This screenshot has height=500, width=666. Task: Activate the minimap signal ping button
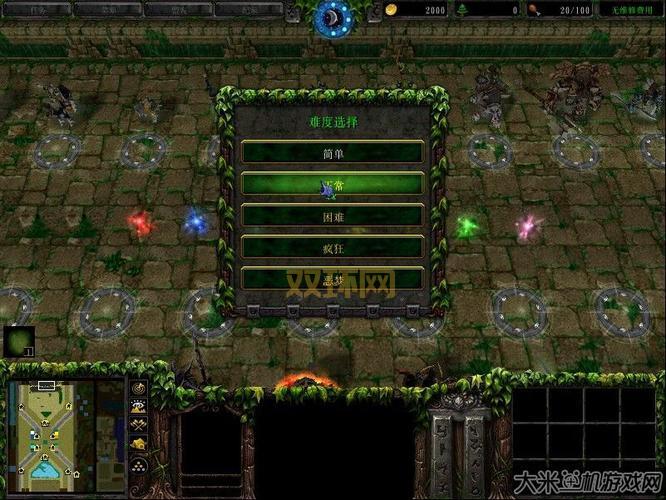point(139,389)
